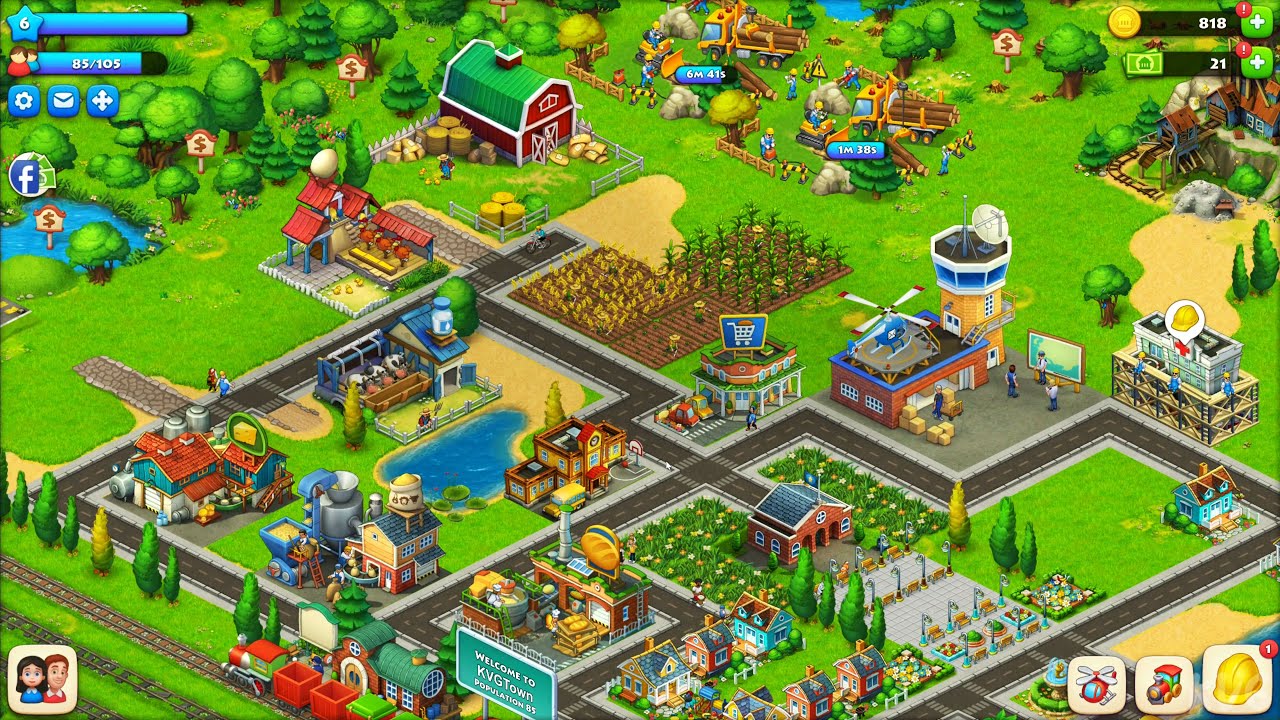Open the mail envelope inbox
The width and height of the screenshot is (1280, 720).
[63, 101]
